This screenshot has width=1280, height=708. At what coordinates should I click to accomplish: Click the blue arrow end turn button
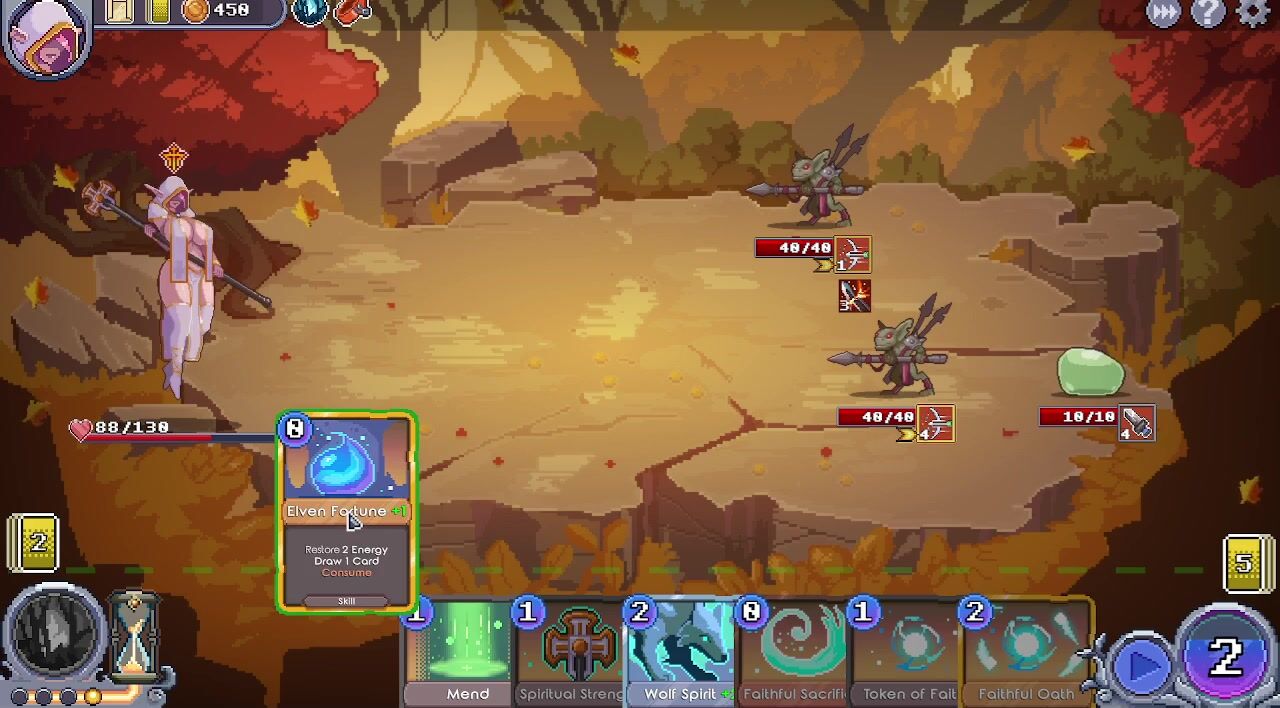click(1141, 665)
